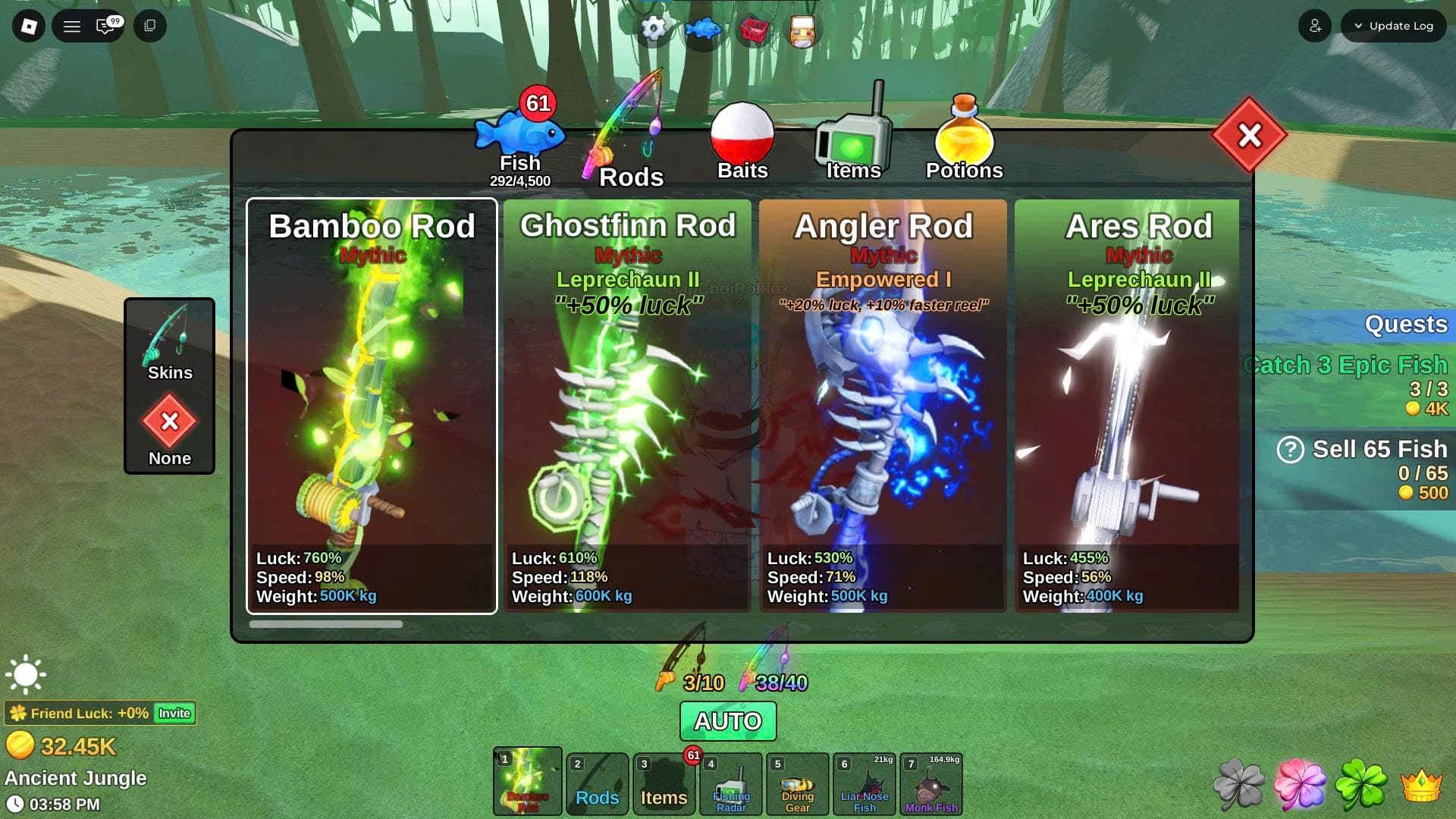
Task: Click the Invite friends button
Action: pyautogui.click(x=174, y=713)
